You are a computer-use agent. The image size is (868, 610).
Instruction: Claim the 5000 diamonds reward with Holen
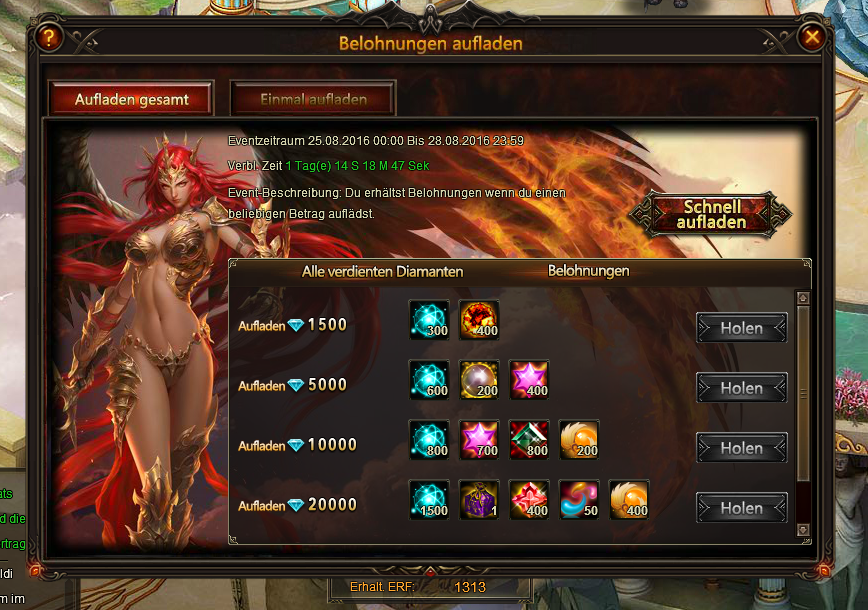(741, 388)
